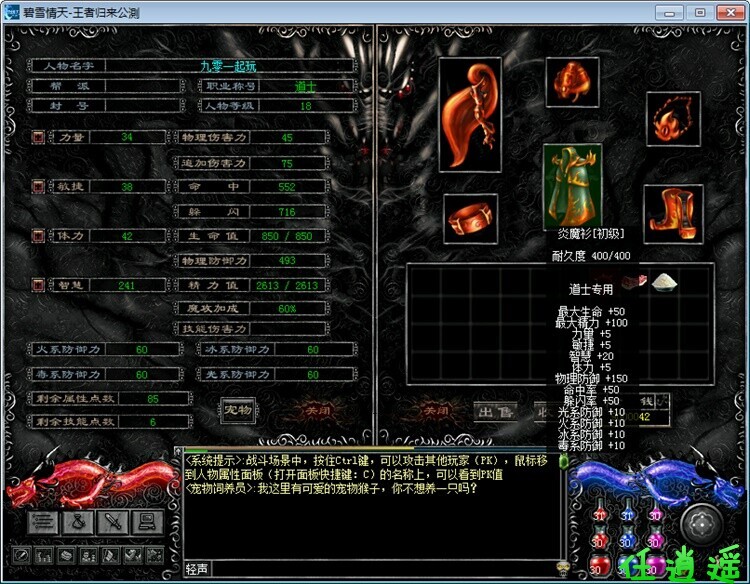
Task: Open the computer icon system button
Action: (x=146, y=520)
